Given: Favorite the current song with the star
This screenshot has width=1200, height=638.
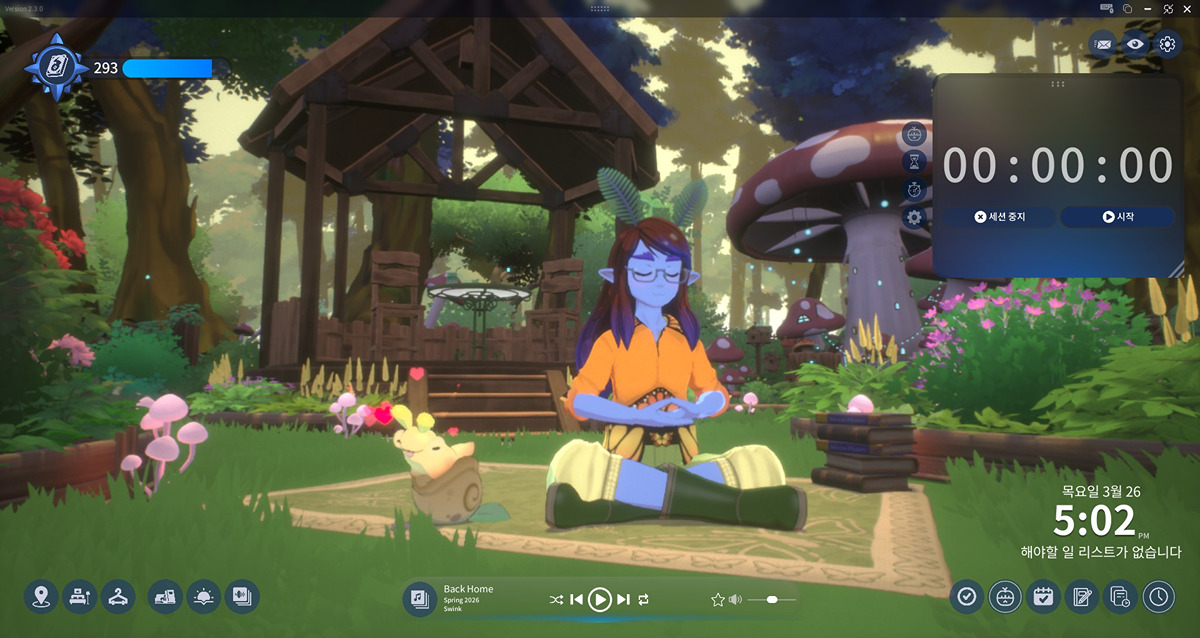Looking at the screenshot, I should pos(717,599).
